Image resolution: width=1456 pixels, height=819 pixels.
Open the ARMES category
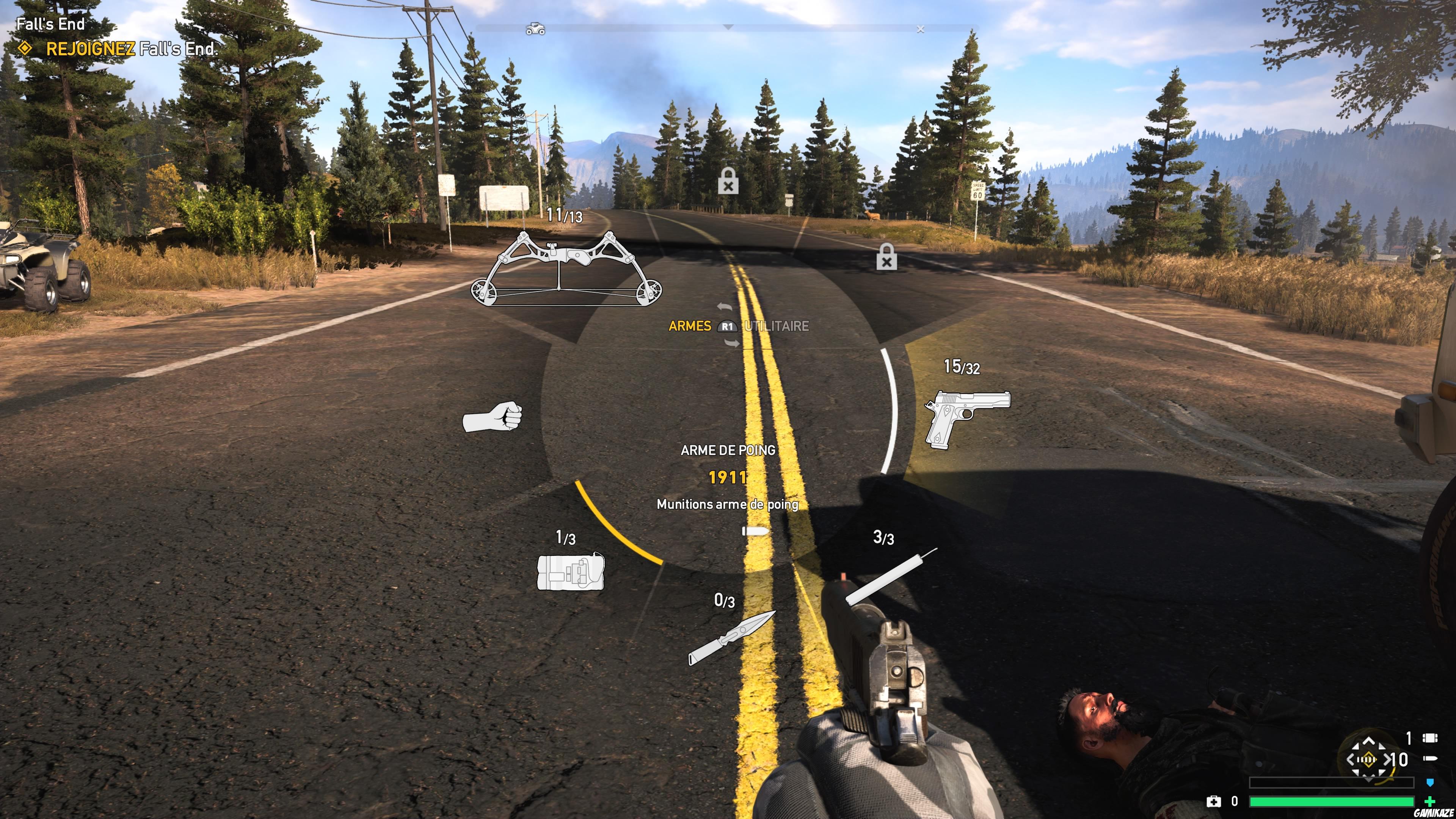coord(690,326)
